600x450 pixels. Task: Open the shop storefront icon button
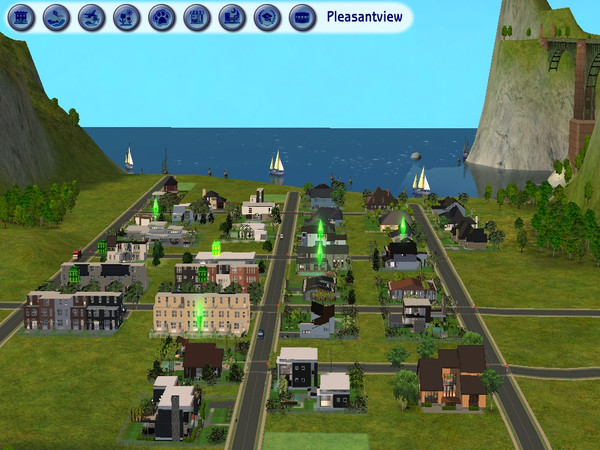(x=197, y=16)
